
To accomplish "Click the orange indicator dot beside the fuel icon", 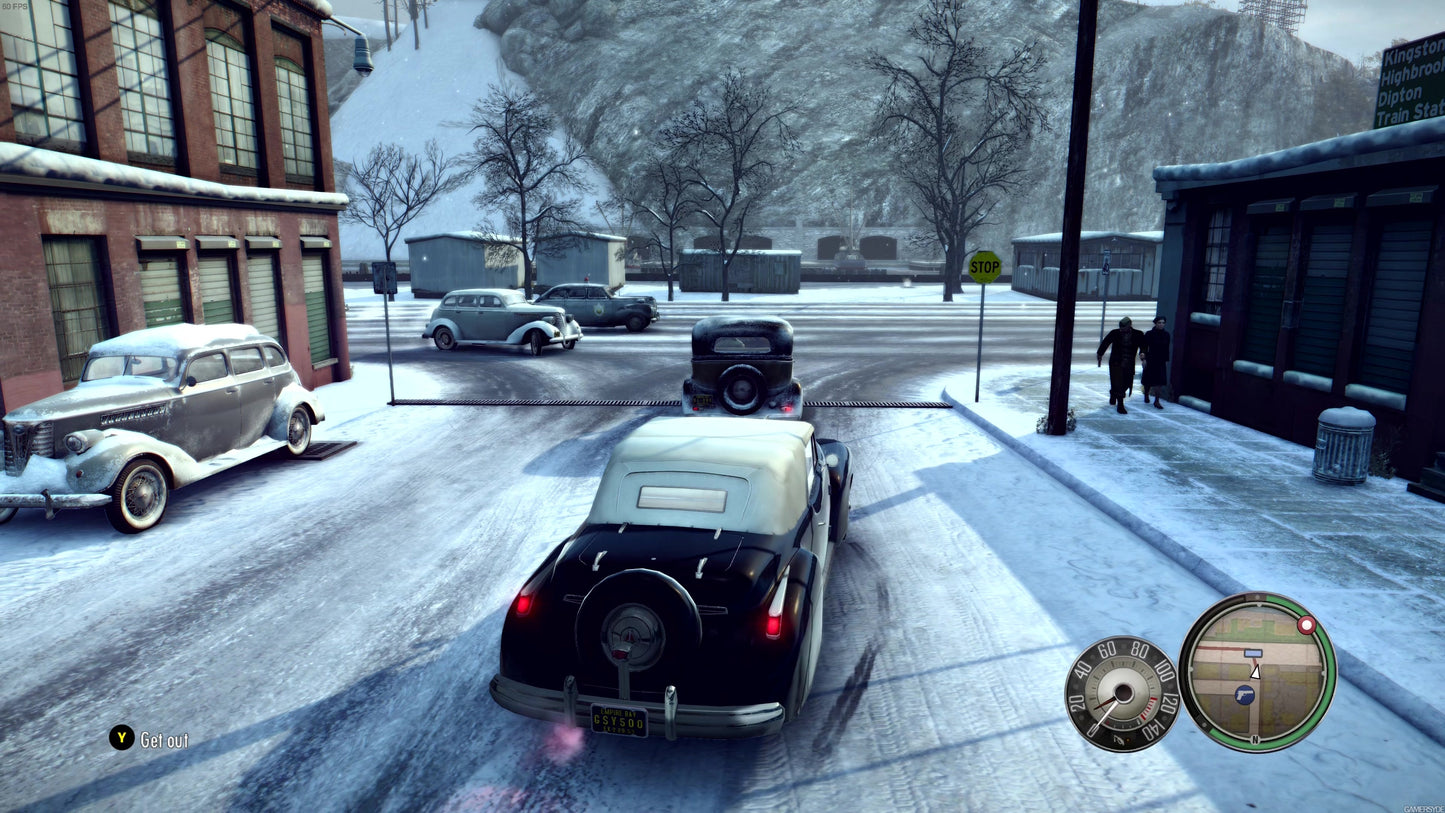I will (x=1129, y=739).
